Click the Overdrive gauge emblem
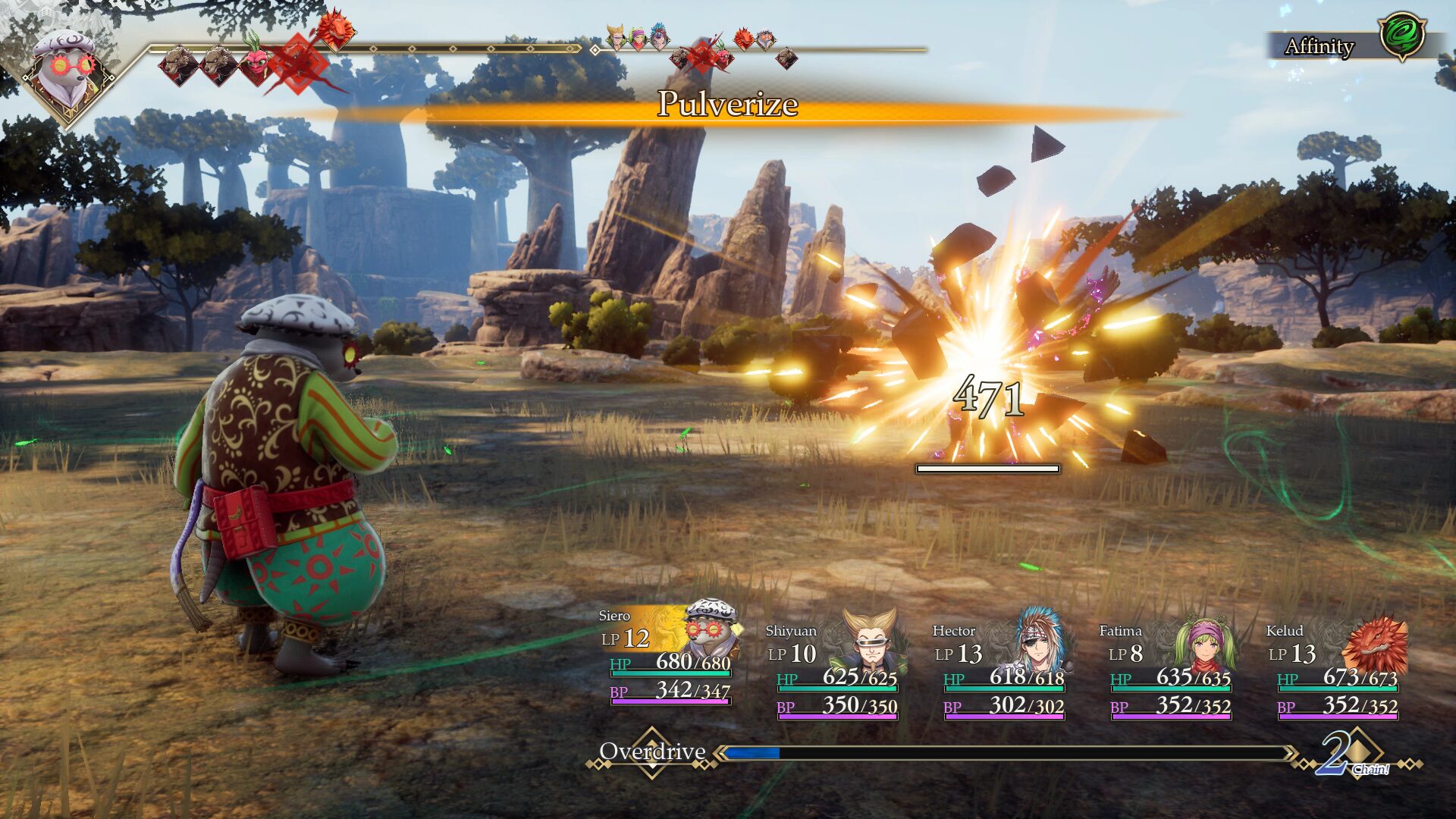 click(x=652, y=752)
